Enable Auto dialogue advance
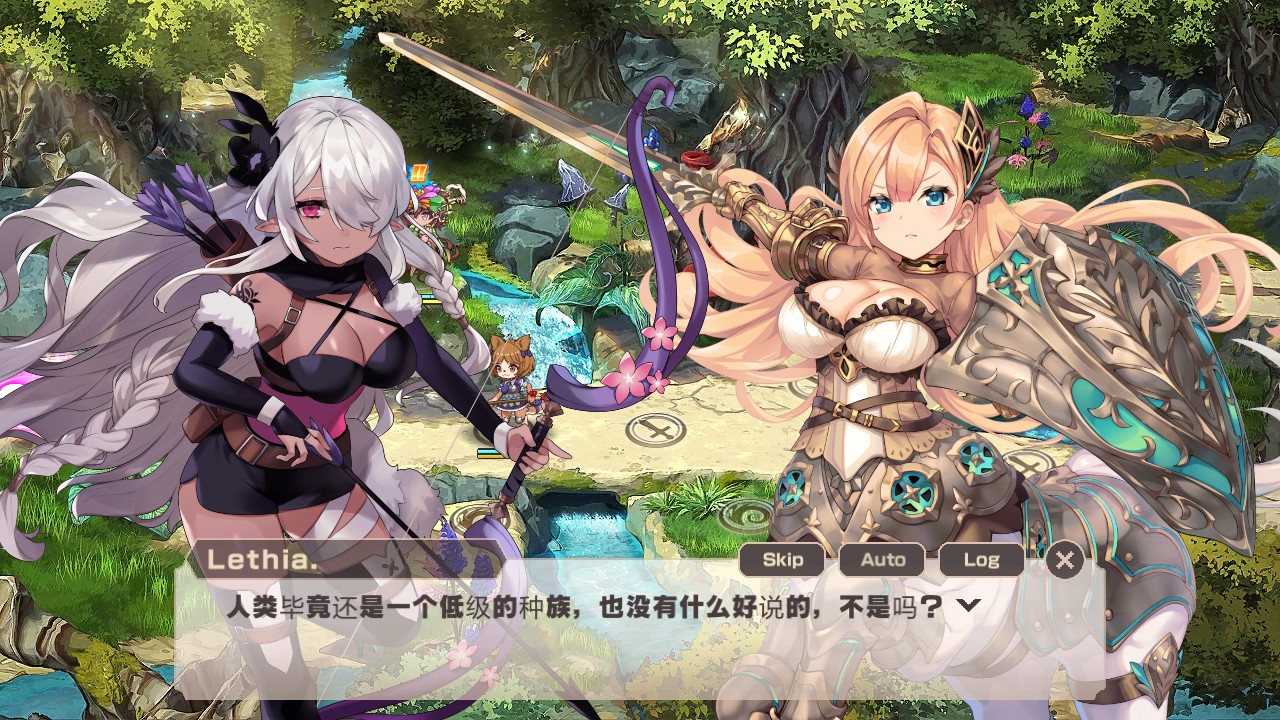The image size is (1280, 720). pyautogui.click(x=882, y=560)
